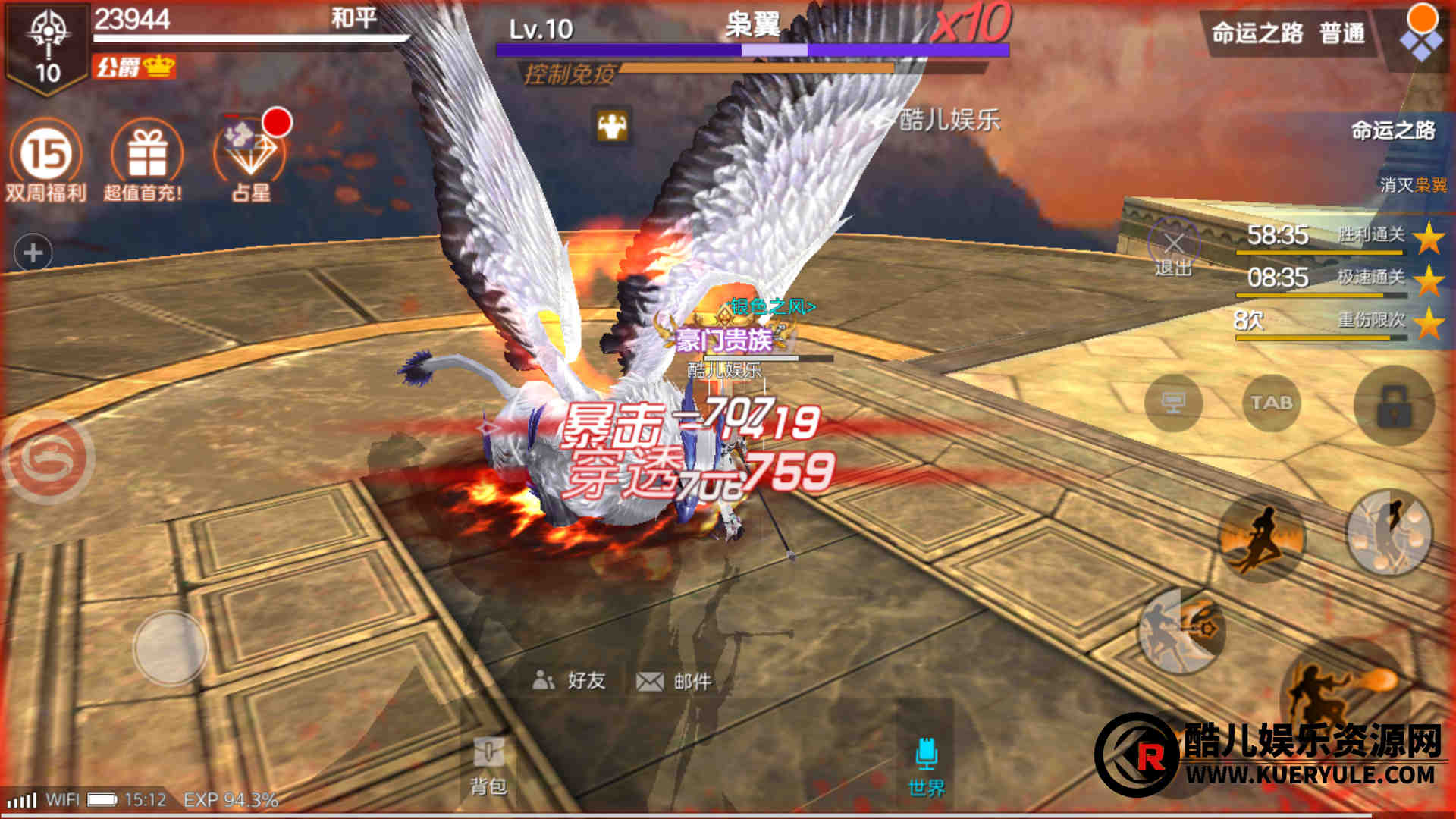Open the friends list 好友
The height and width of the screenshot is (819, 1456).
pyautogui.click(x=570, y=680)
